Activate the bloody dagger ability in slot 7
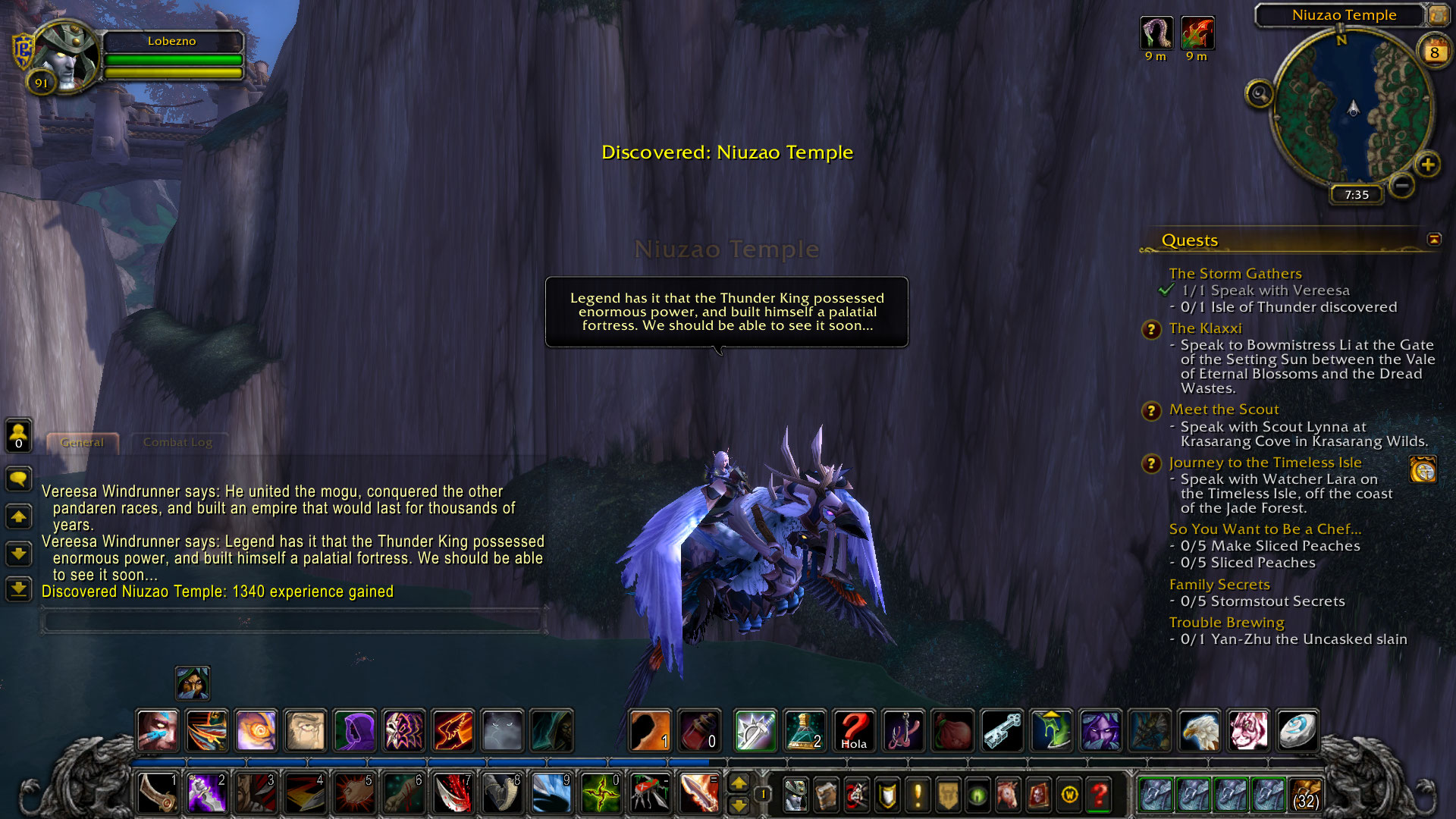1456x819 pixels. pos(453,794)
